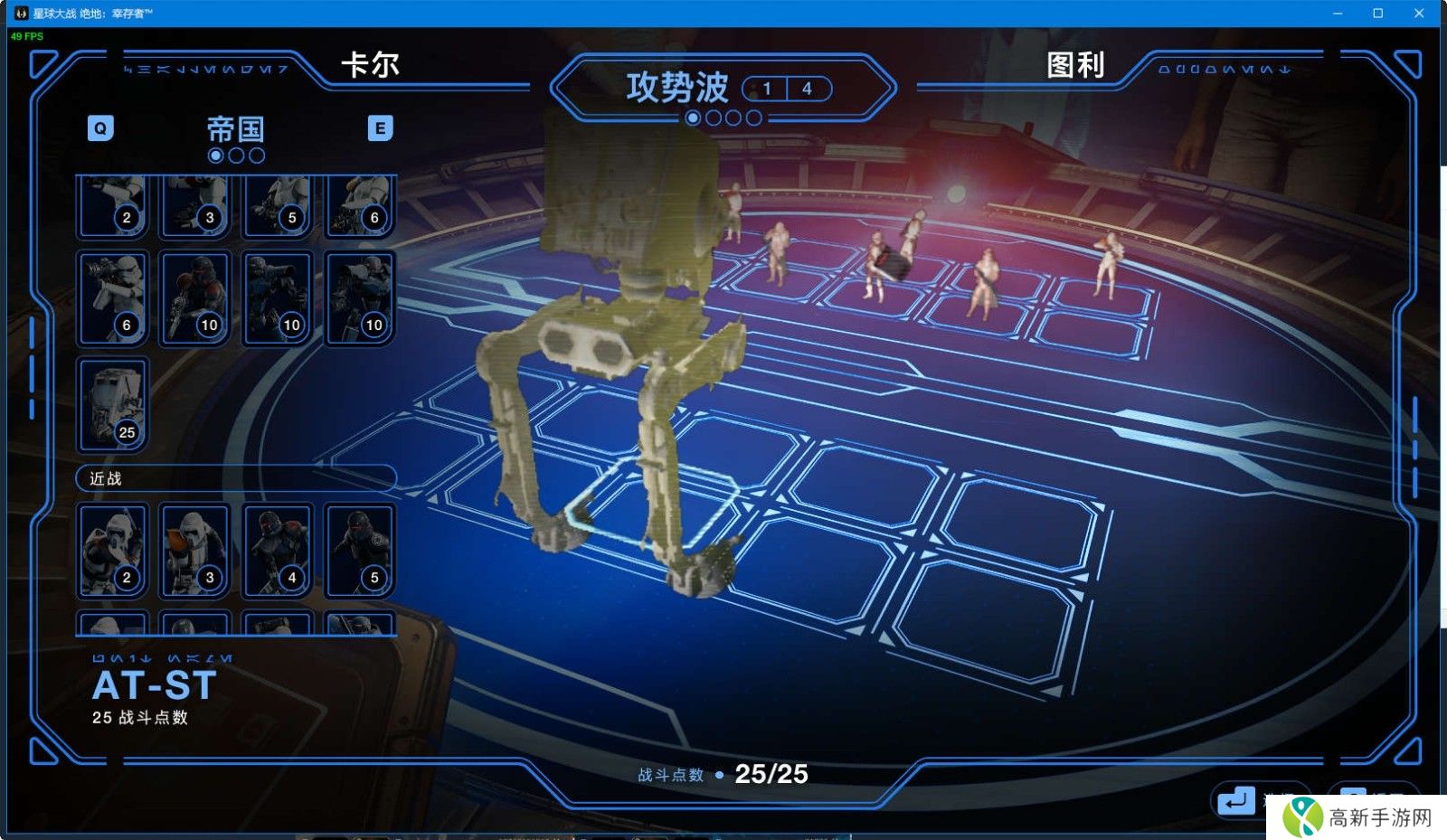Select the scout trooper card under 近战 costing 2
1447x840 pixels.
(112, 550)
